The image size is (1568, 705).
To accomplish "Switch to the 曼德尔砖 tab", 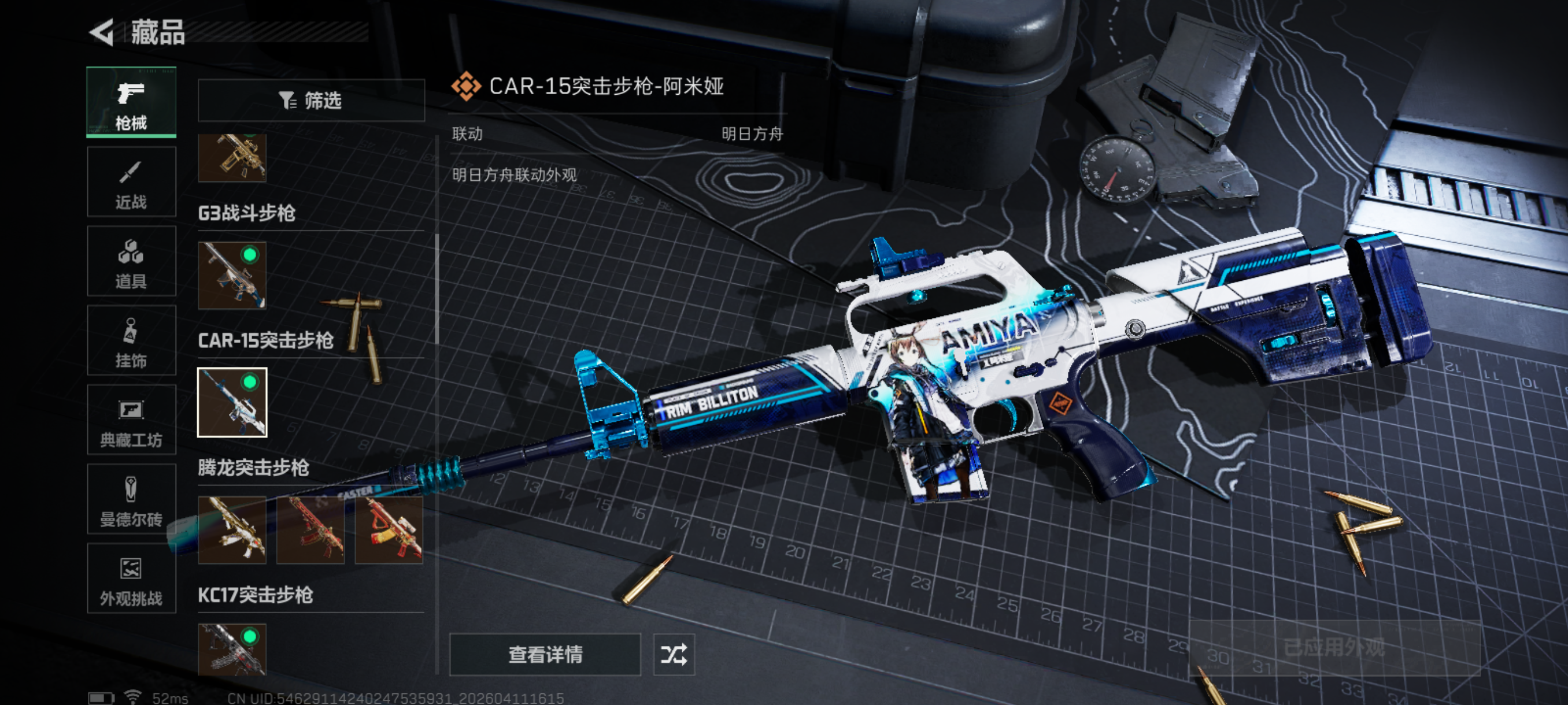I will point(131,499).
